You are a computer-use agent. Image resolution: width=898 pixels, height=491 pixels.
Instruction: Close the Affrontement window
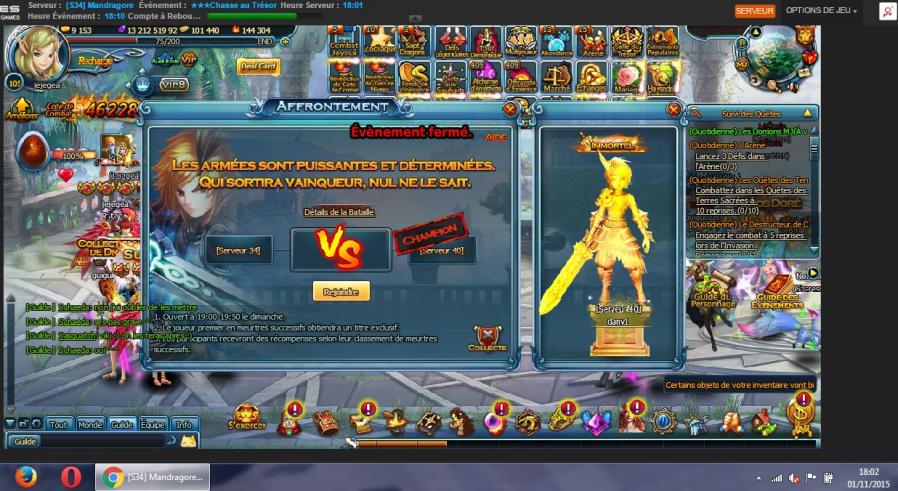[x=511, y=108]
